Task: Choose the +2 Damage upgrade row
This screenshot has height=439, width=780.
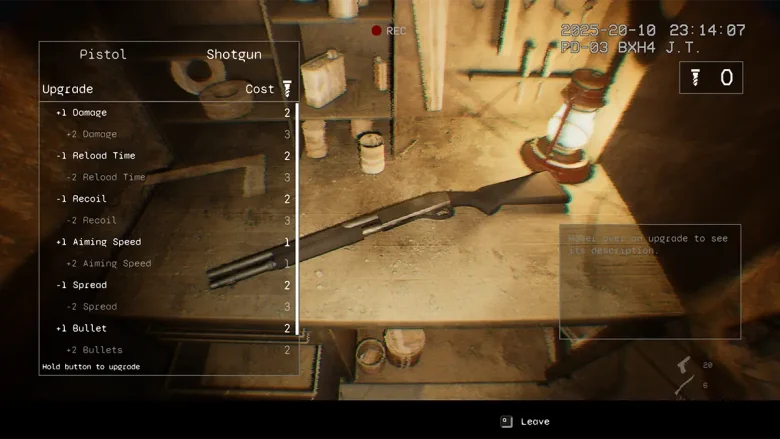Action: (x=167, y=134)
